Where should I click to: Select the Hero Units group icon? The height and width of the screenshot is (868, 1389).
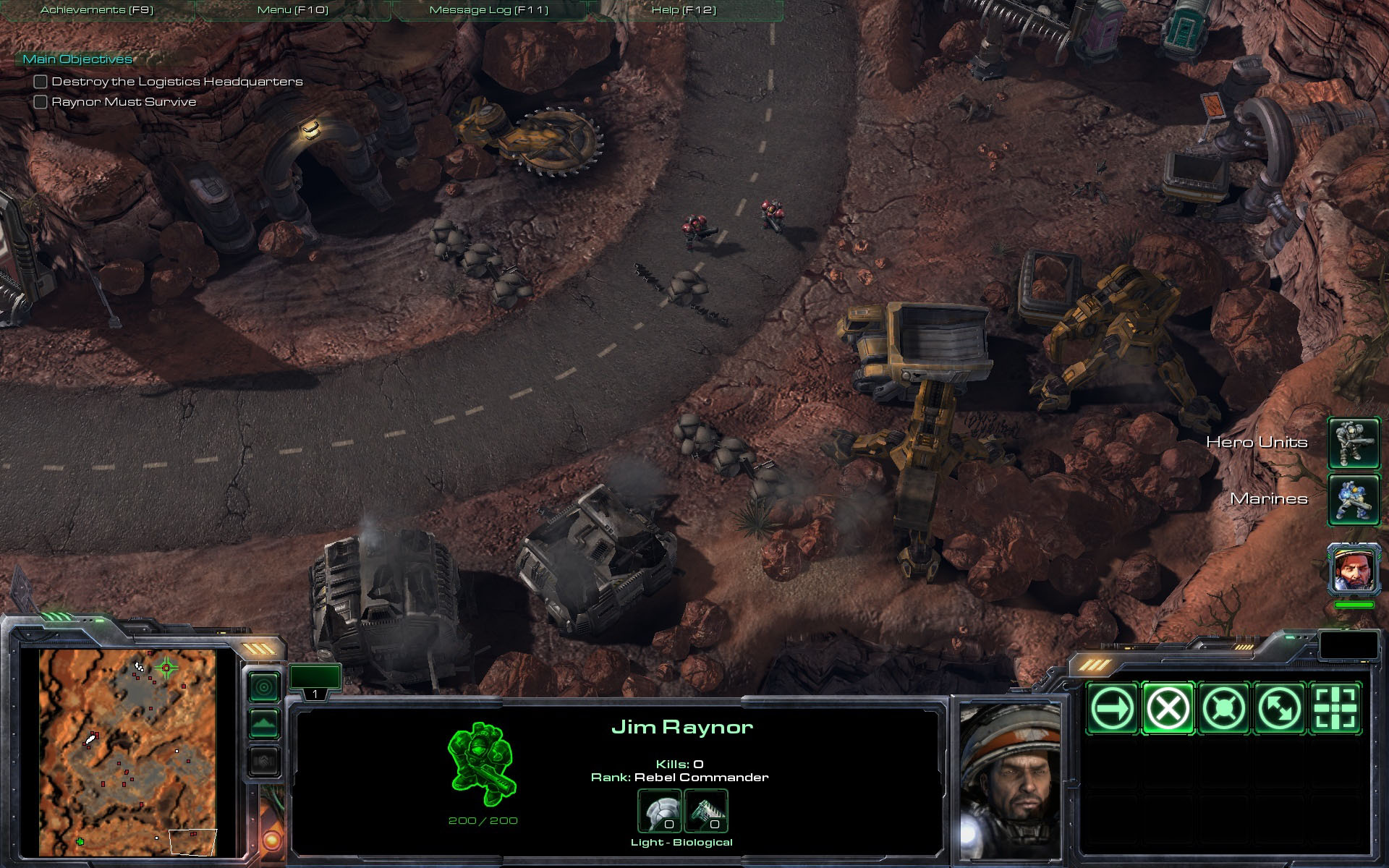(x=1354, y=443)
